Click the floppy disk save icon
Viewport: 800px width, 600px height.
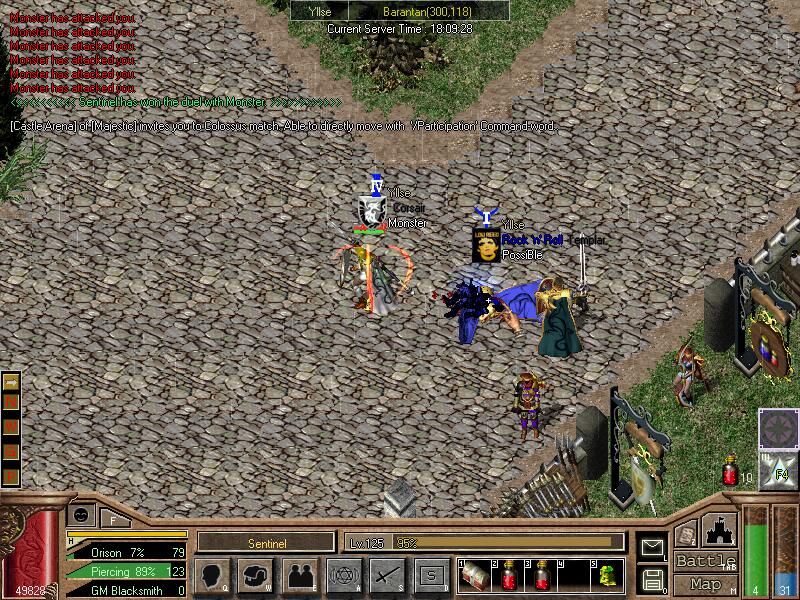[651, 578]
